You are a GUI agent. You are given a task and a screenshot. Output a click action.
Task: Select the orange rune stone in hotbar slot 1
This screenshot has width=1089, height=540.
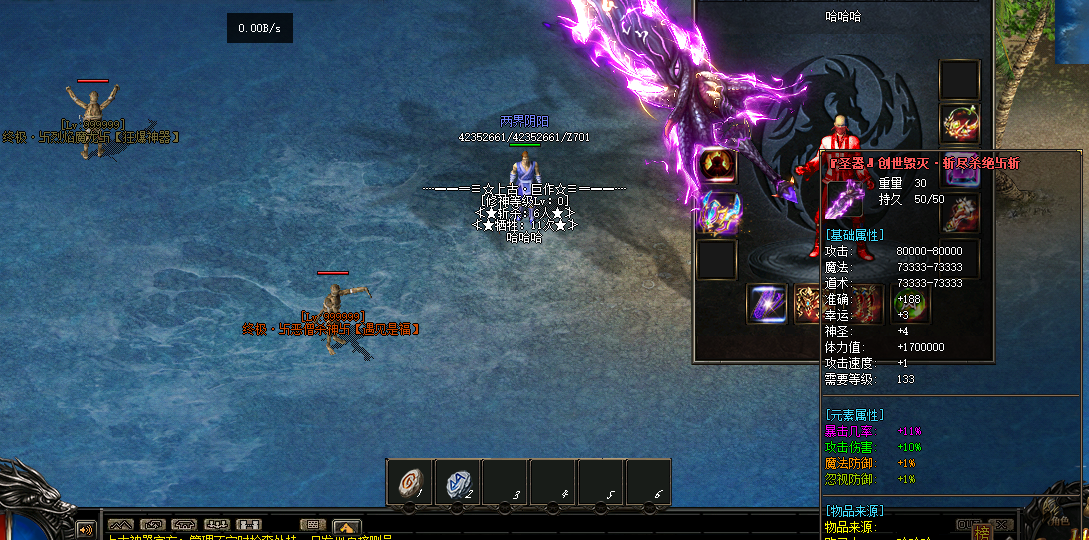pos(410,482)
